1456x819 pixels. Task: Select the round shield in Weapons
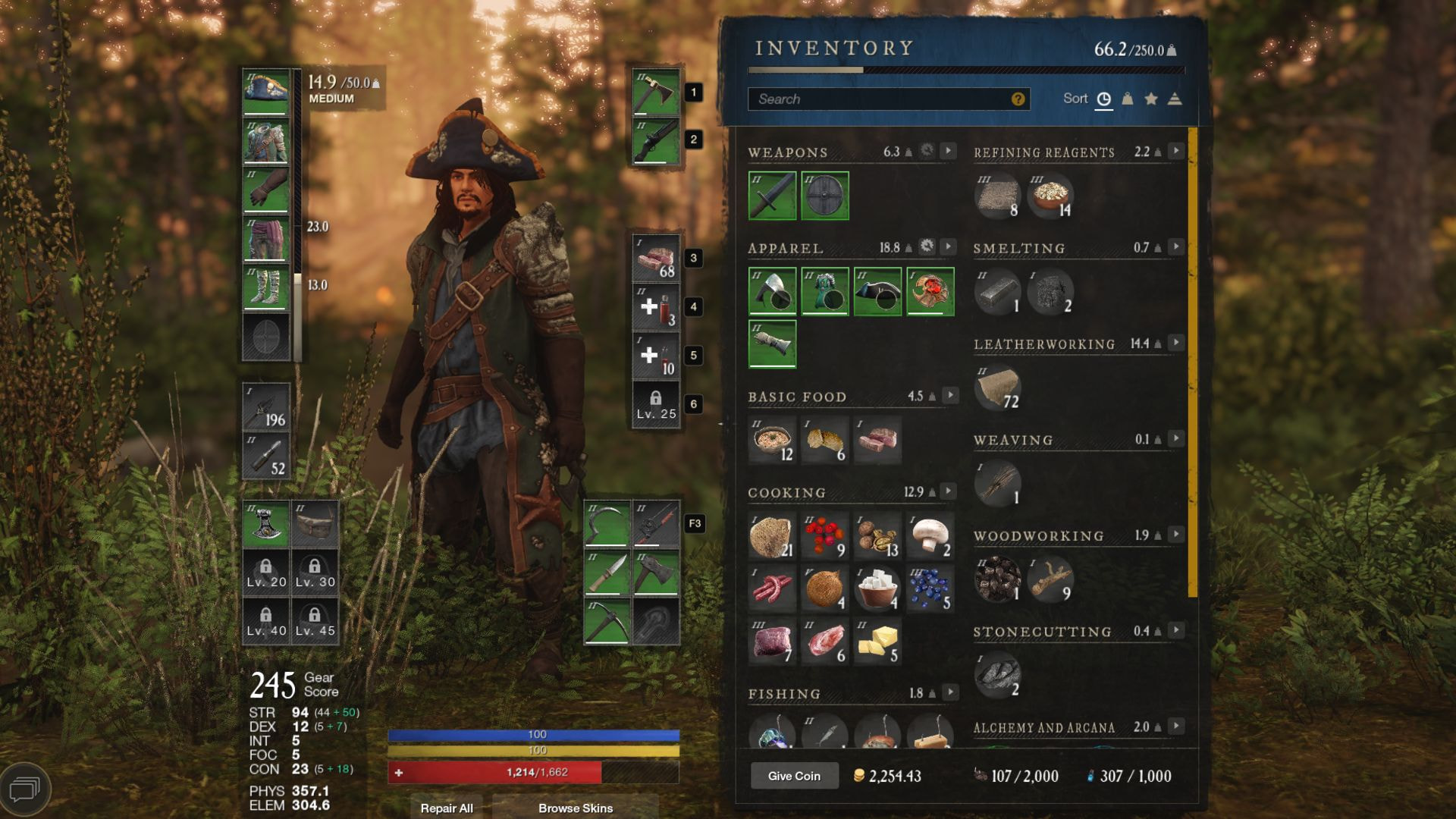point(825,196)
